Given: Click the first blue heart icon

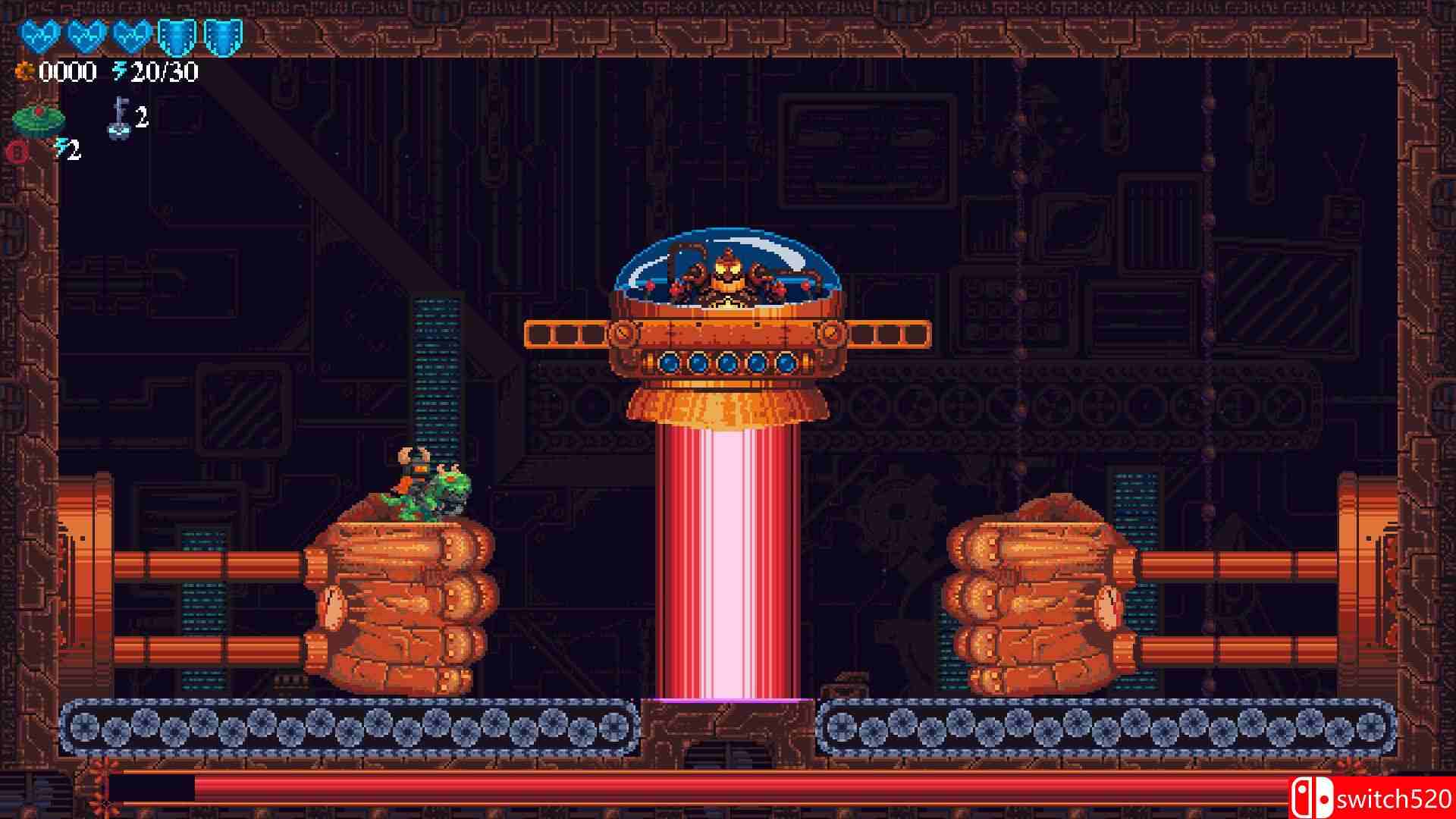Looking at the screenshot, I should pos(40,34).
